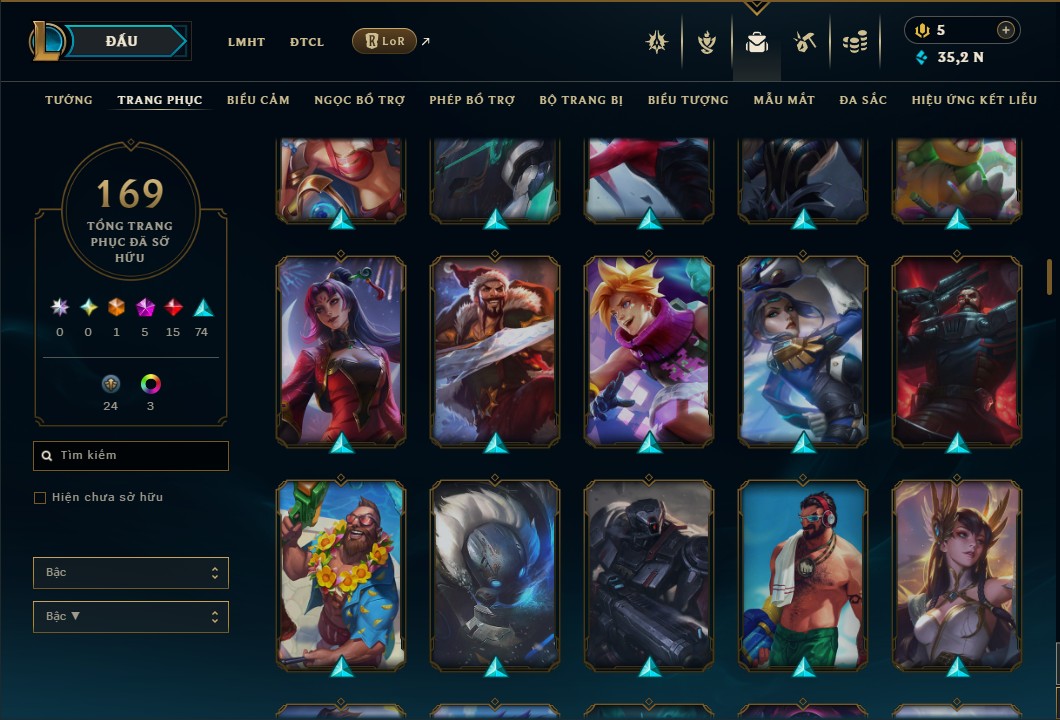Select the ĐA SẮC chromas tab
The image size is (1060, 720).
863,100
